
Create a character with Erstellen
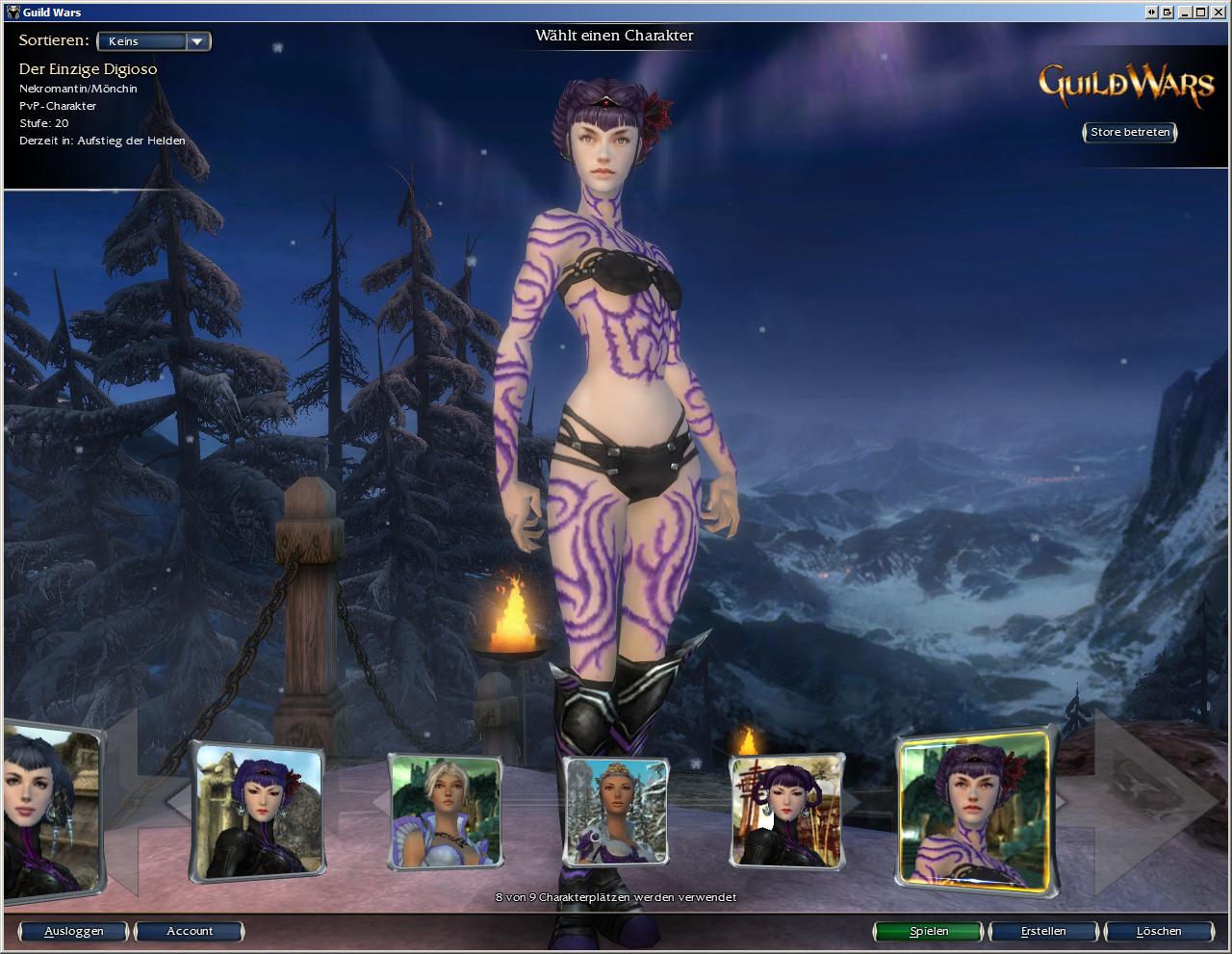pyautogui.click(x=1043, y=931)
